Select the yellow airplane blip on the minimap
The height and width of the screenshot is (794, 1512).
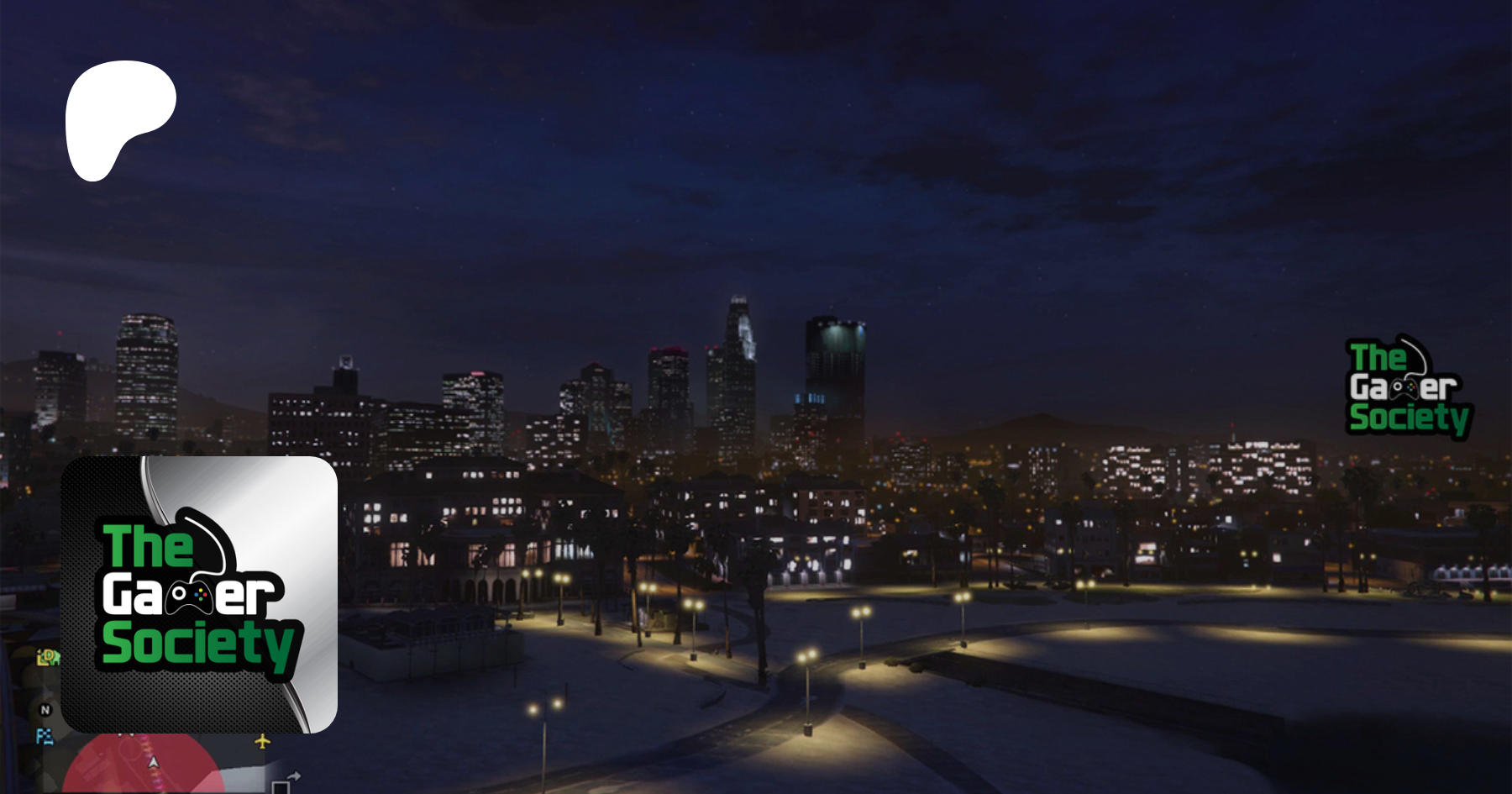[x=262, y=741]
